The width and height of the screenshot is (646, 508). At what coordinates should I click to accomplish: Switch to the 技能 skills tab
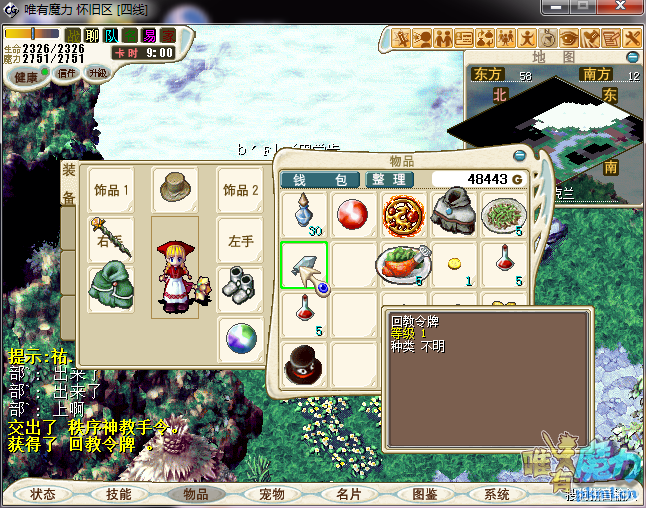pos(119,494)
